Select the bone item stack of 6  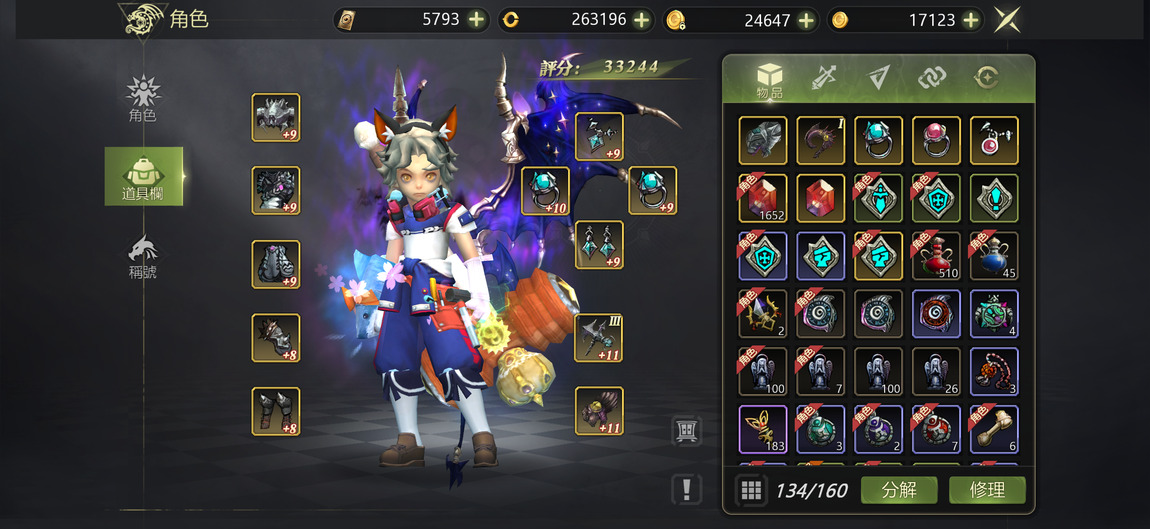click(x=994, y=429)
